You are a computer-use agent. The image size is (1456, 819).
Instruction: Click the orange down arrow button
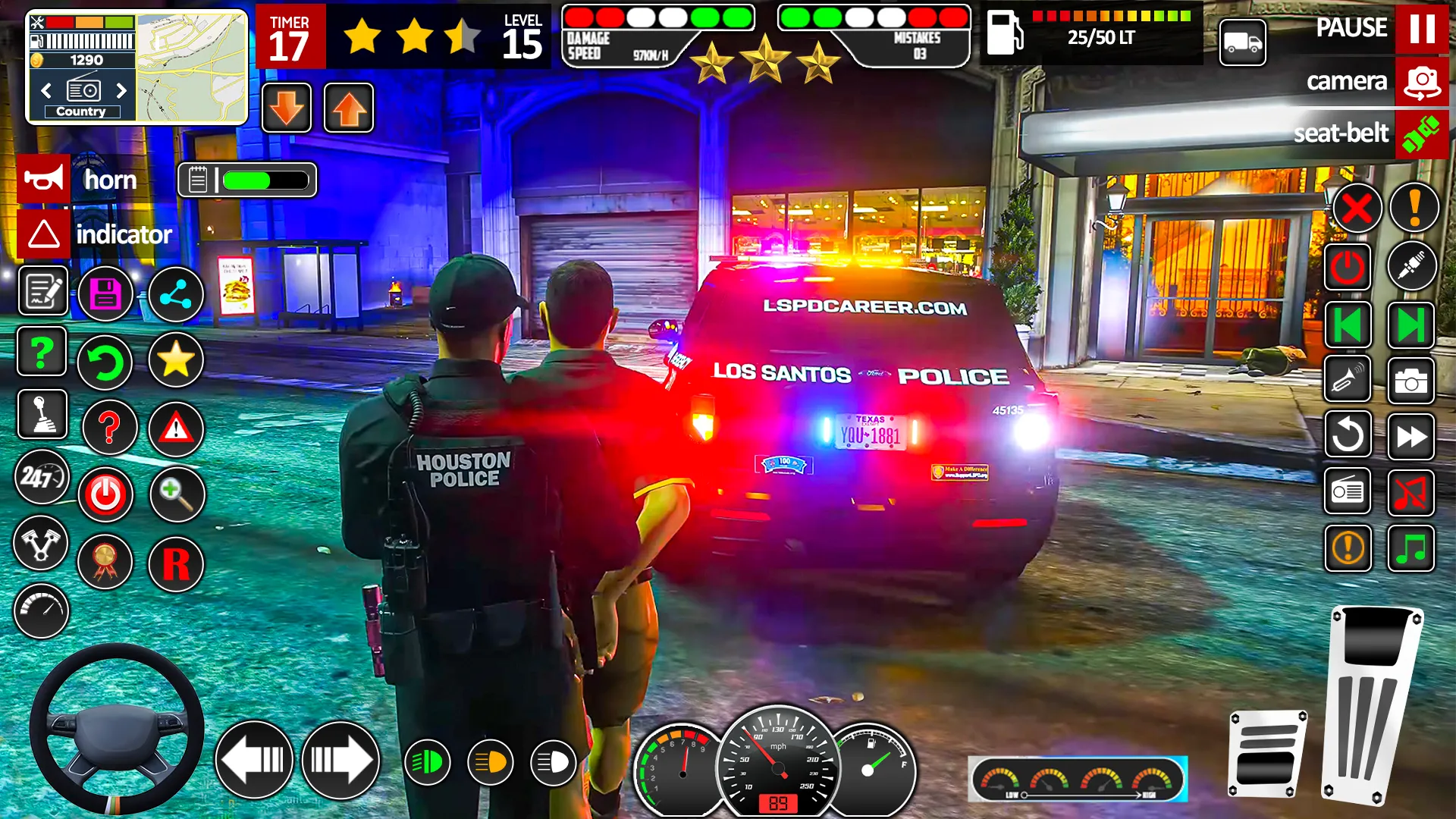tap(287, 108)
